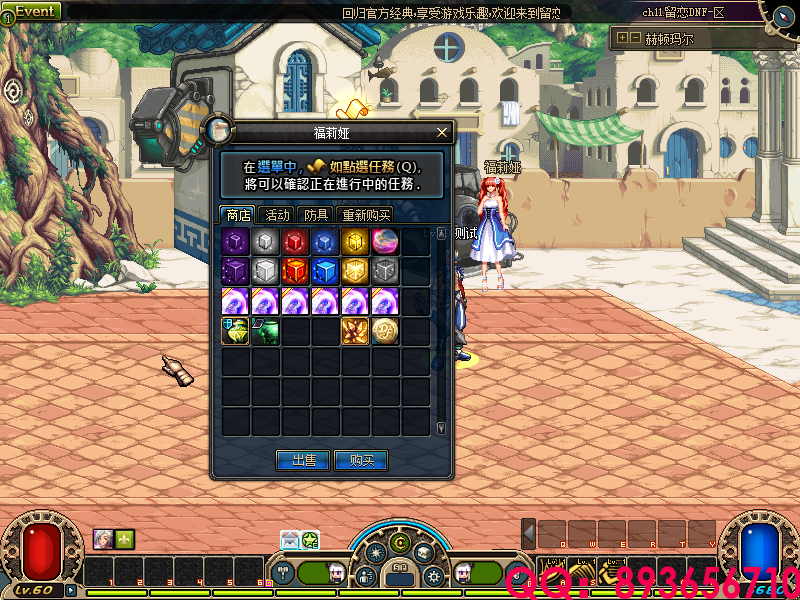Close the 福莉娅 shop window

[442, 132]
